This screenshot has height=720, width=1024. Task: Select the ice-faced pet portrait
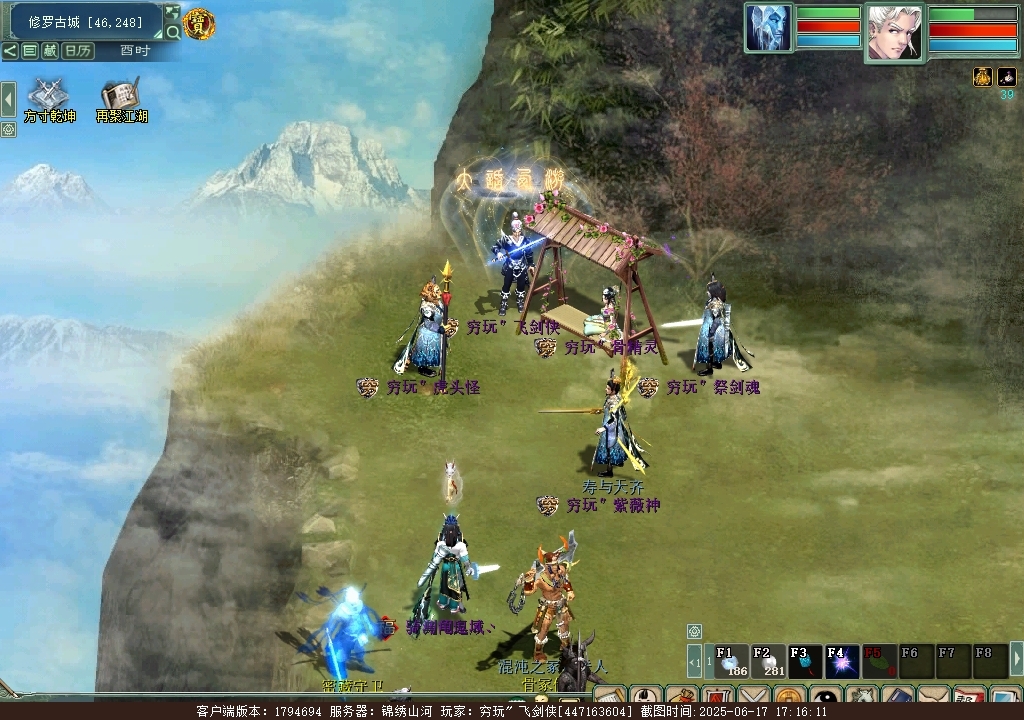[x=768, y=28]
